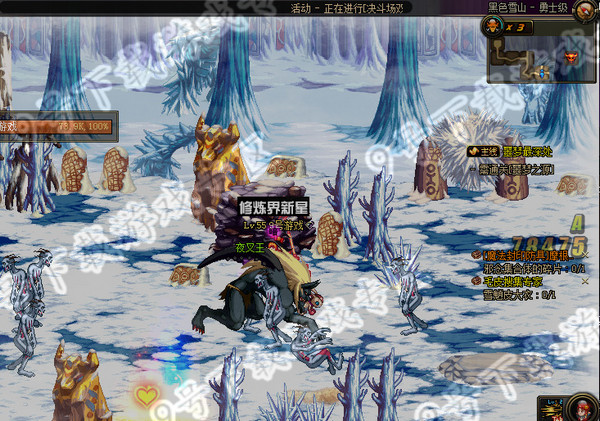
Task: Close the 魔法封印防具 quest tracker entry
Action: tap(585, 256)
